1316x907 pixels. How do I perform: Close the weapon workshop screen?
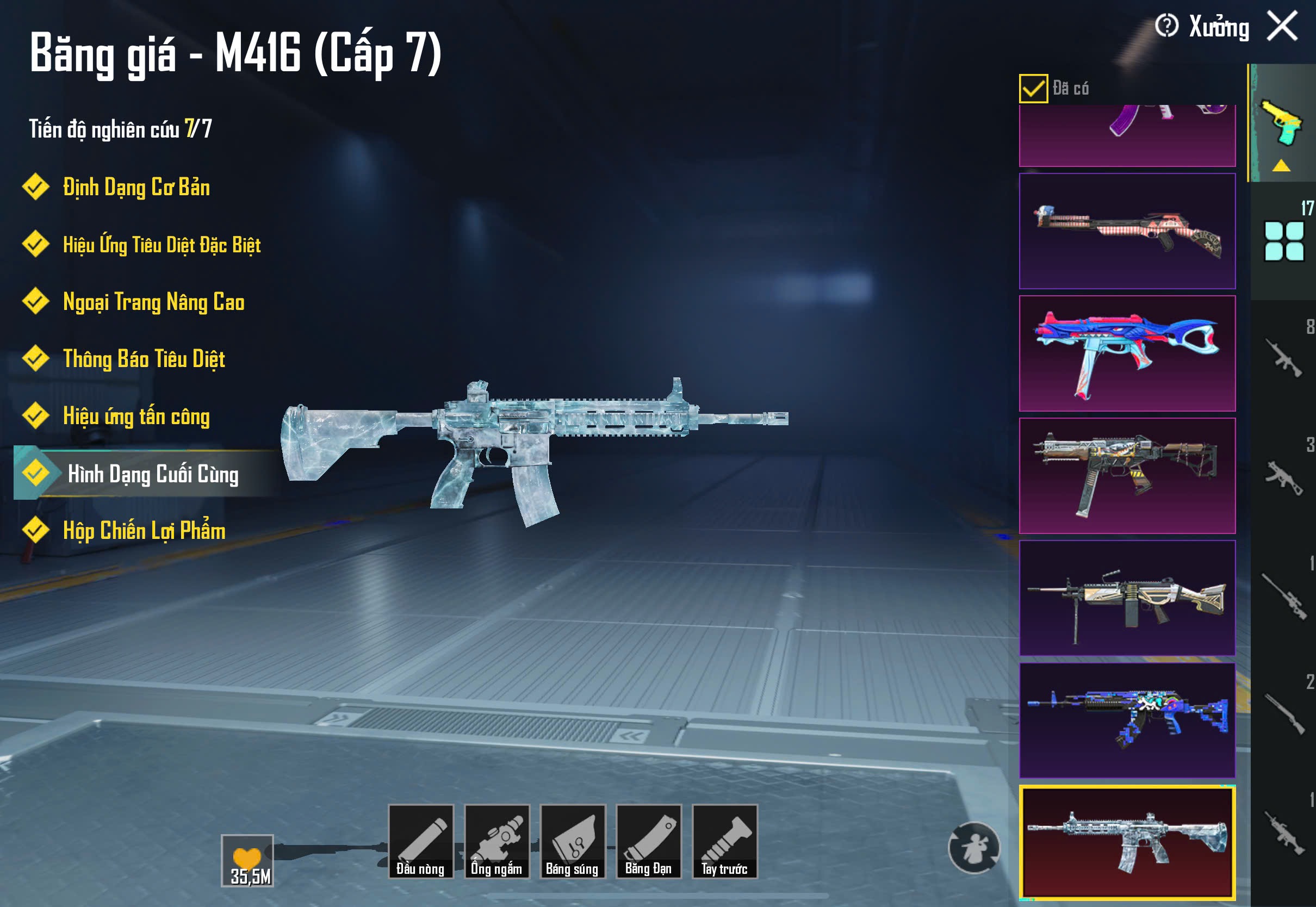(1282, 27)
